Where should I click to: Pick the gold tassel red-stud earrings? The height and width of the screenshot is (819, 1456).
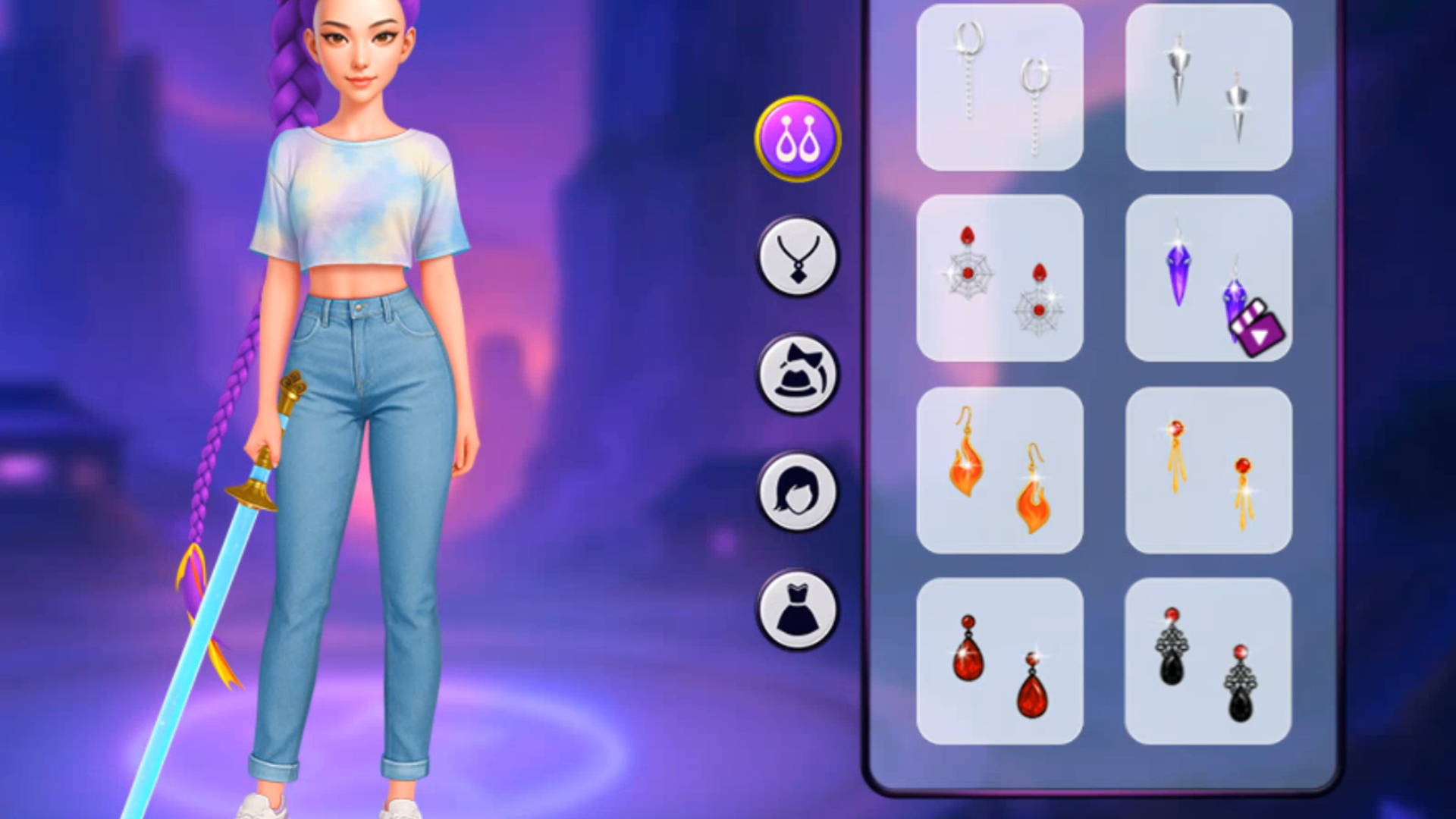[1208, 470]
